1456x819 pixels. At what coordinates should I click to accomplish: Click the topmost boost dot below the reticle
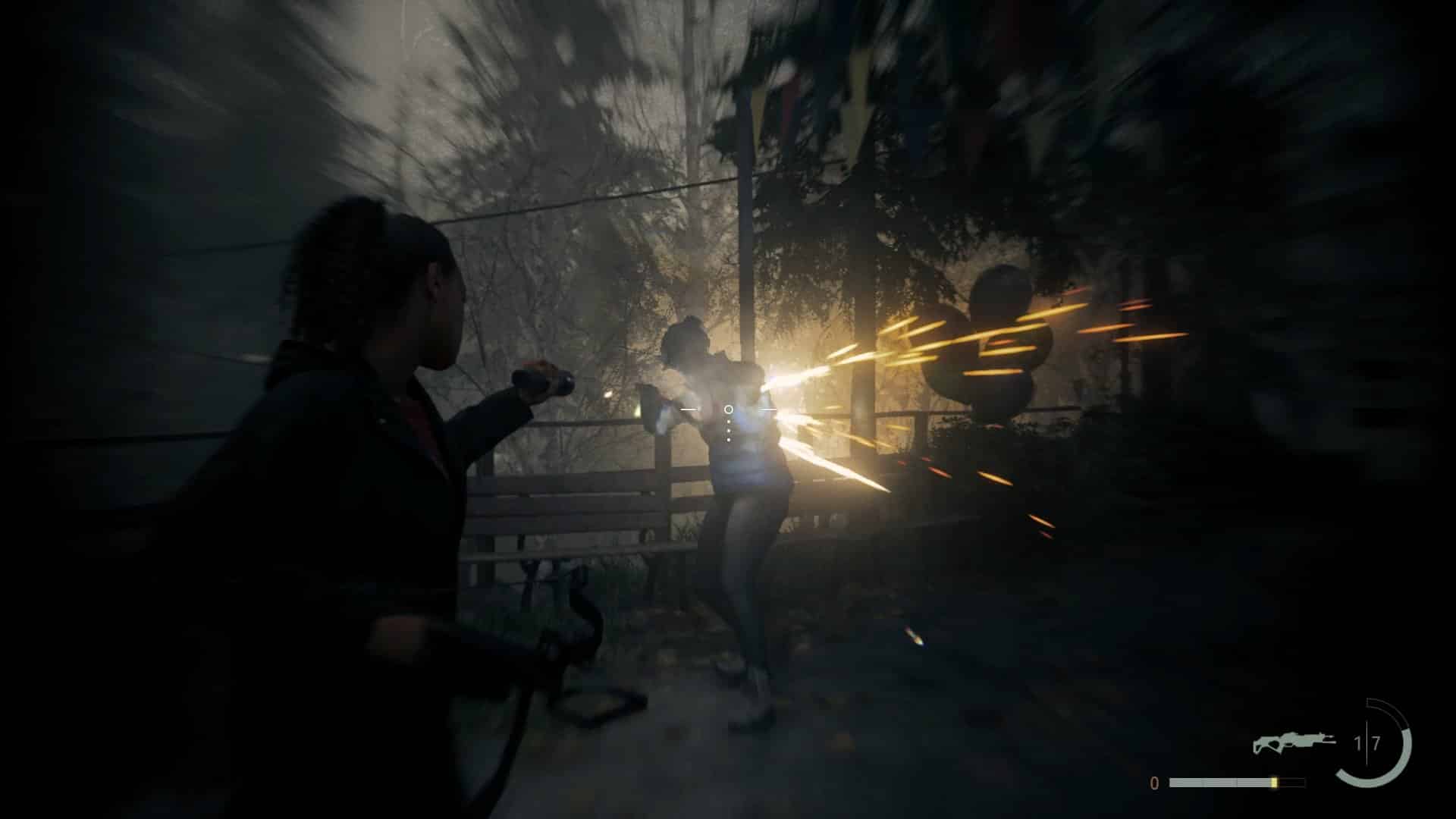[729, 422]
